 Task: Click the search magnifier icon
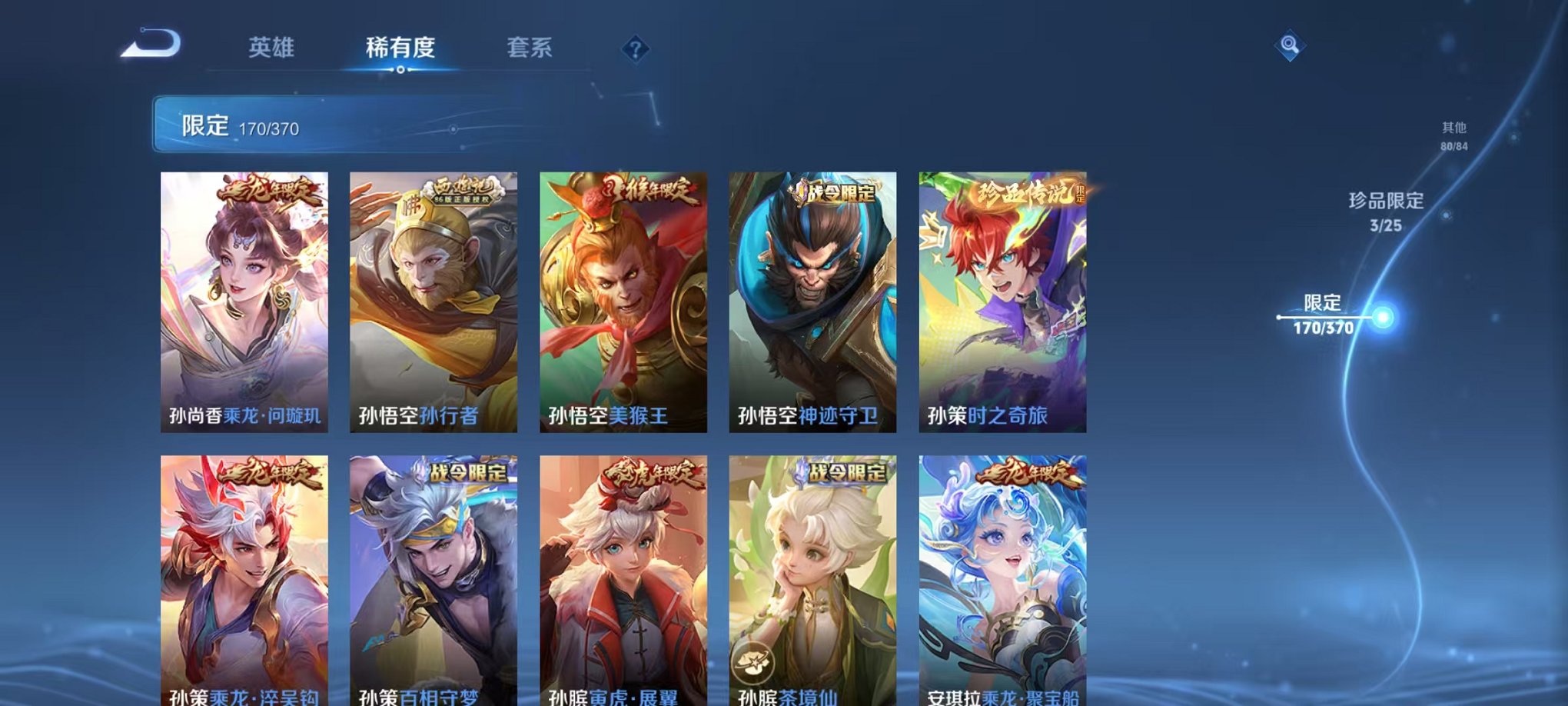click(x=1291, y=44)
